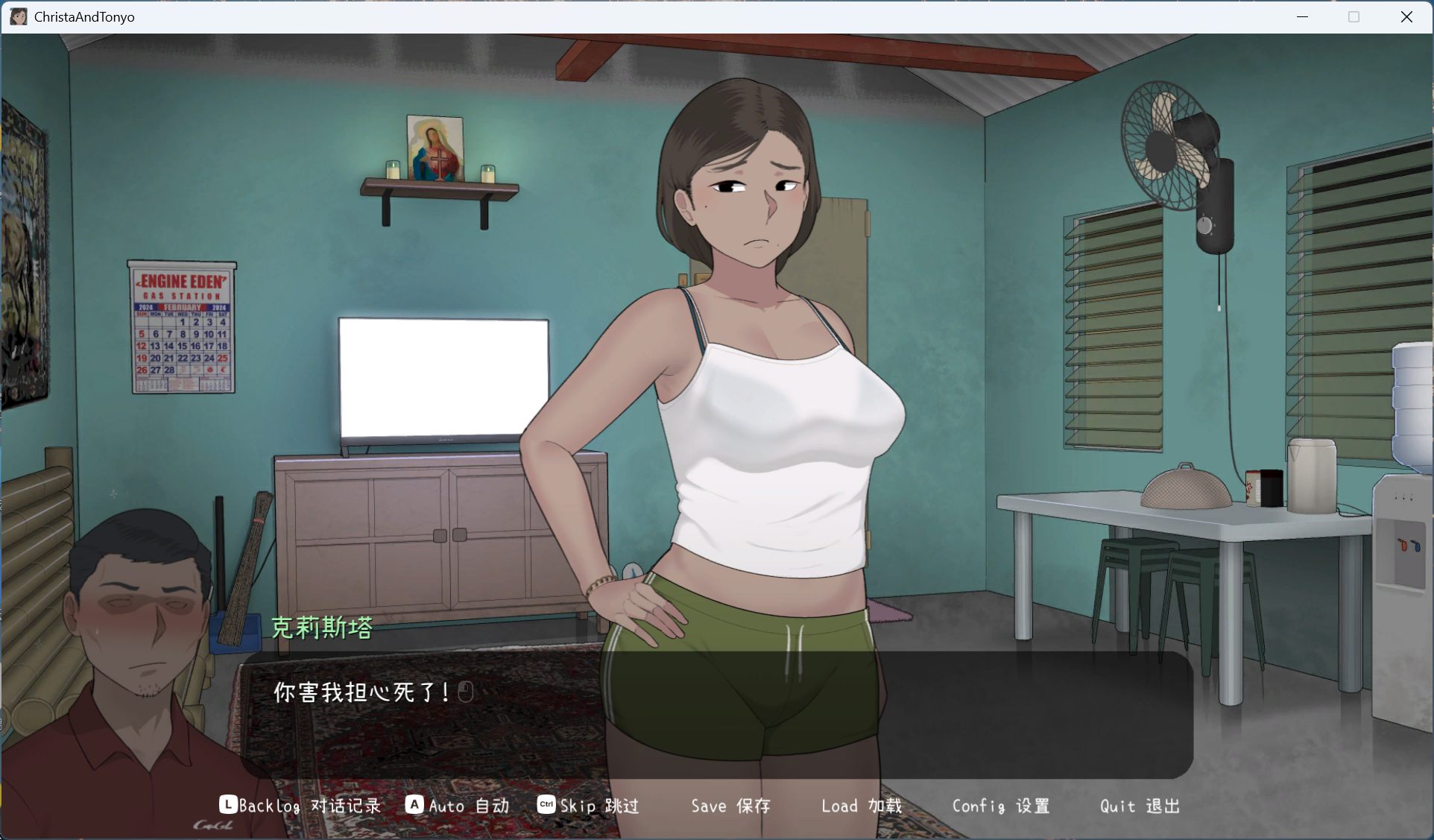1434x840 pixels.
Task: Open the Load 加载 screen
Action: 861,805
